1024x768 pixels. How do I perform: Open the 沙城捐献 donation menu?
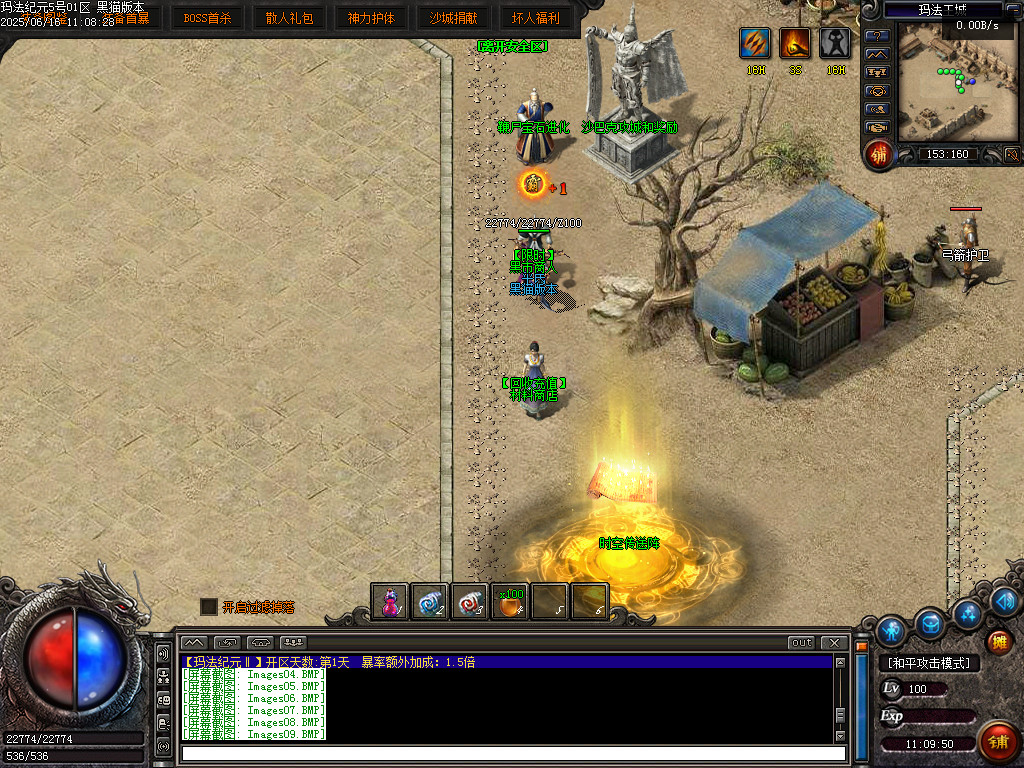(453, 18)
